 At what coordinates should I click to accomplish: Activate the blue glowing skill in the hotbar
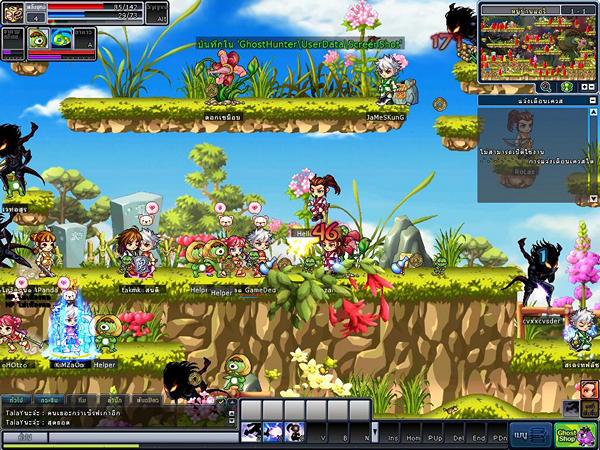click(x=273, y=432)
